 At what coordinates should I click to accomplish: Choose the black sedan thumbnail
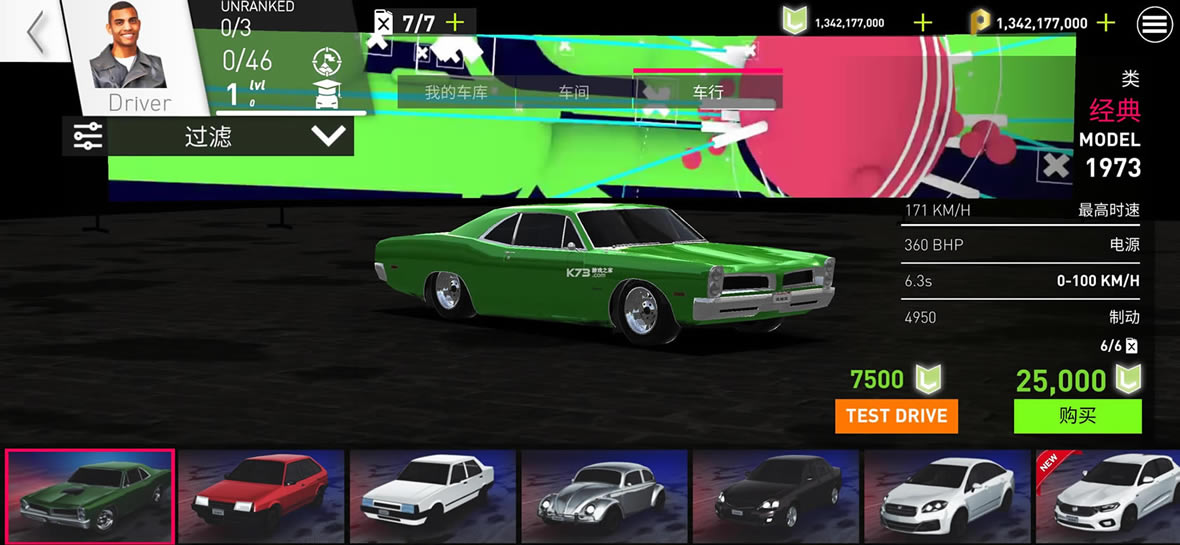coord(776,495)
